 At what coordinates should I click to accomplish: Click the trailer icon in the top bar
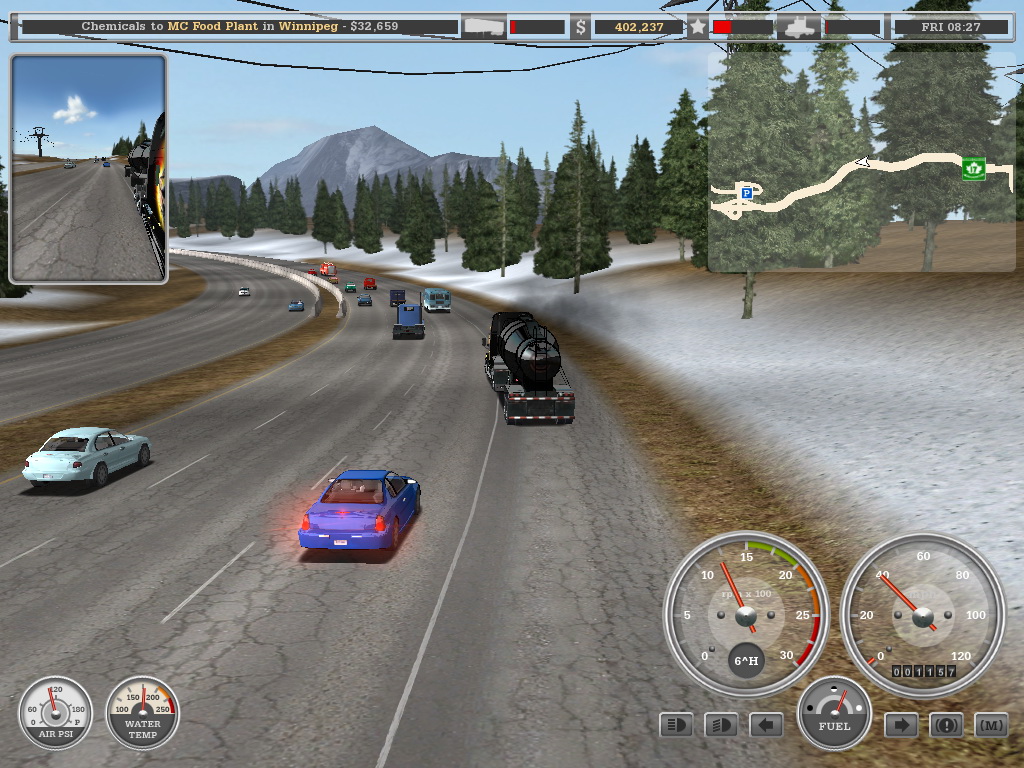point(484,27)
